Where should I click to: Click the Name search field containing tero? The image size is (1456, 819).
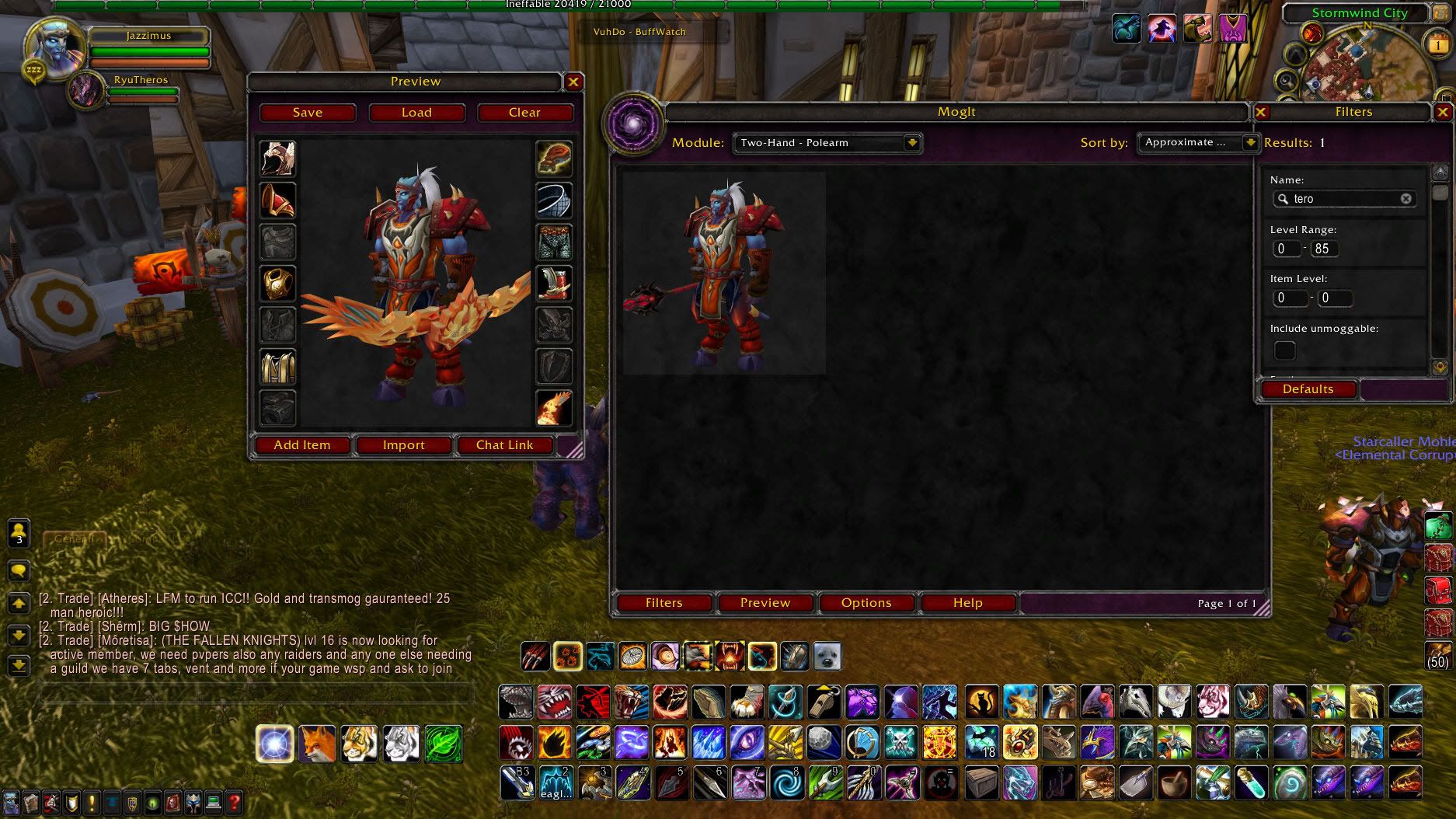[x=1343, y=199]
